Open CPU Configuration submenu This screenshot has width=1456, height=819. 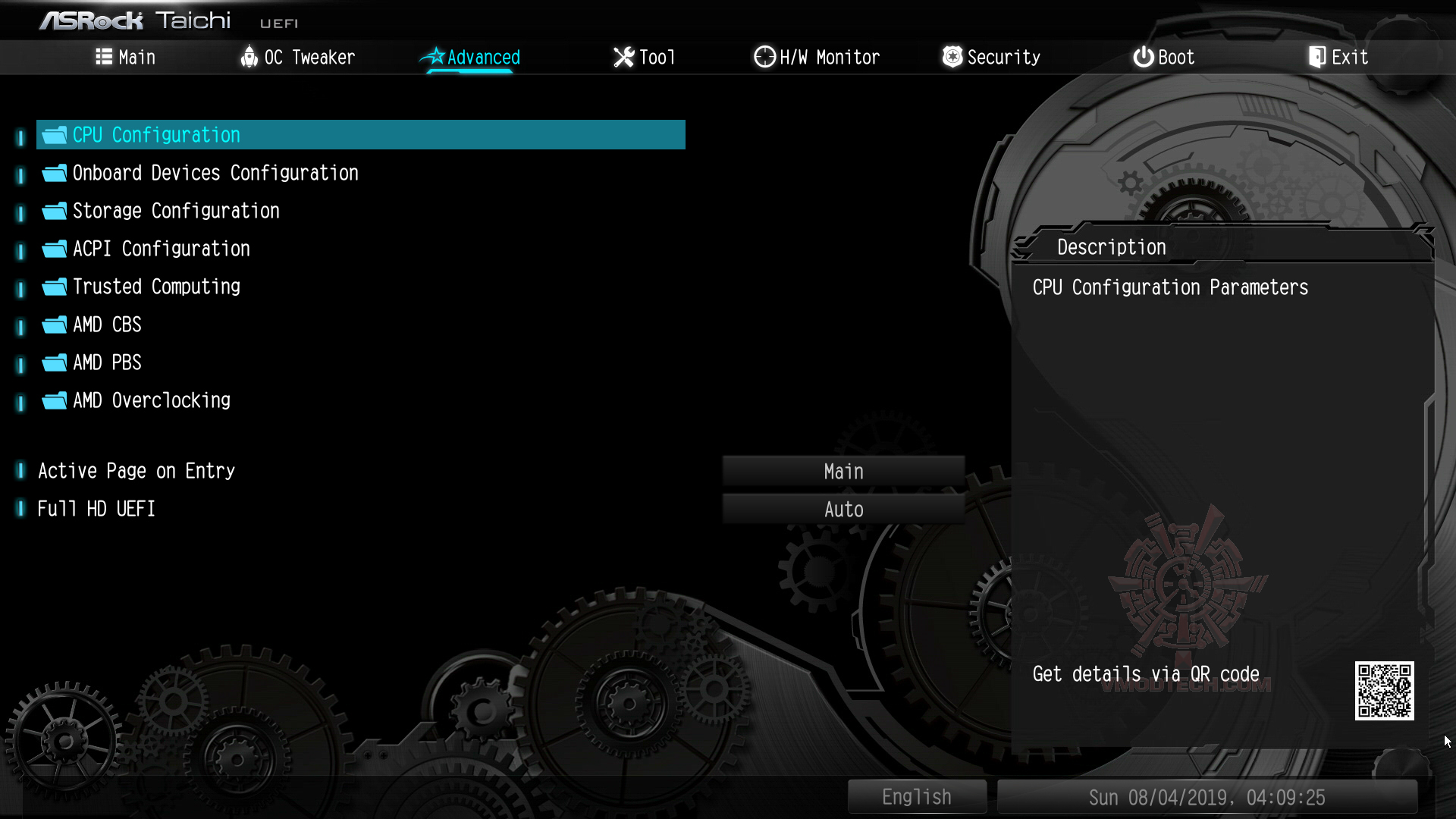pos(156,135)
